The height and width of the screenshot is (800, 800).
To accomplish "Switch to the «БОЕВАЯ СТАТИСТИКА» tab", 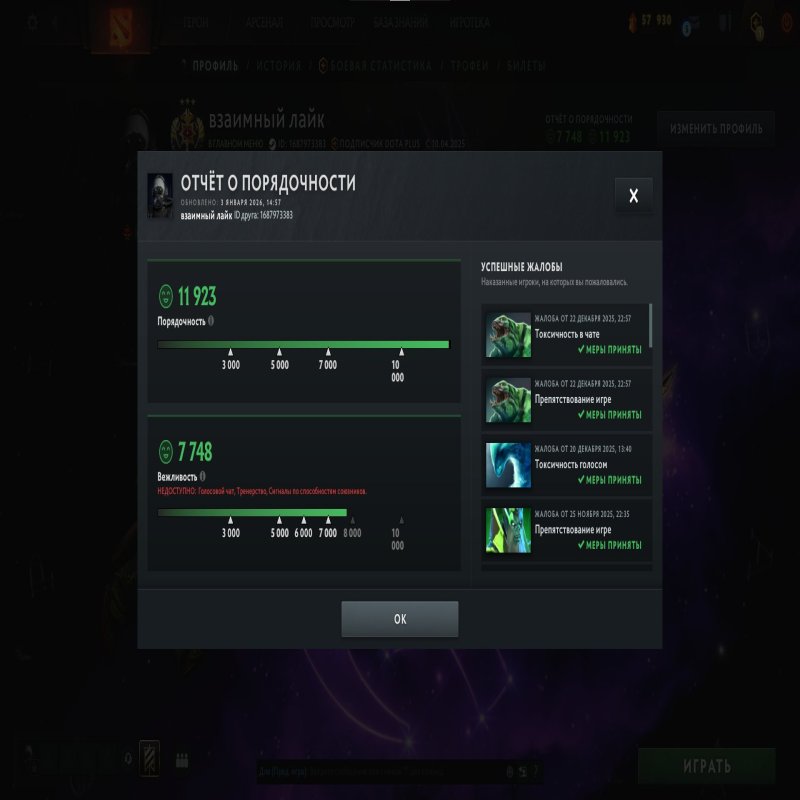I will click(381, 66).
